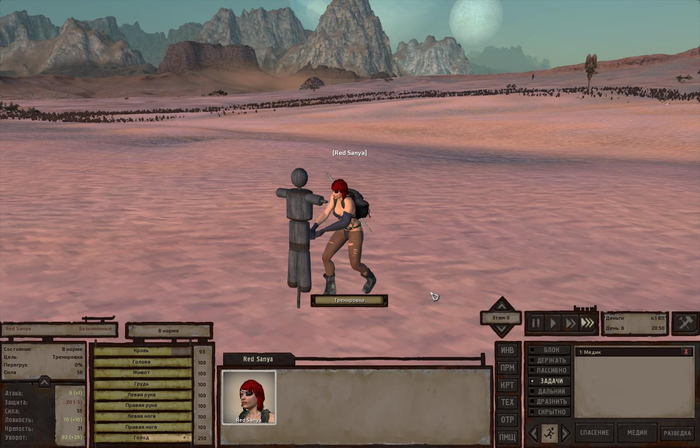
Task: Toggle the СКРЫТНО stealth option
Action: coord(550,411)
